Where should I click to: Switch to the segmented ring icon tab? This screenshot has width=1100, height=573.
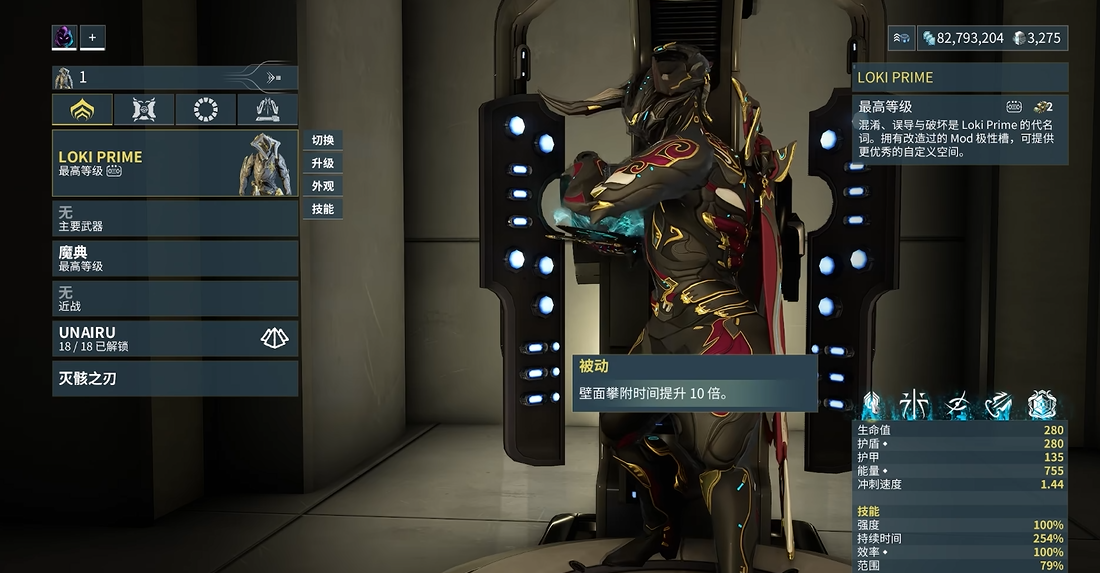(206, 109)
